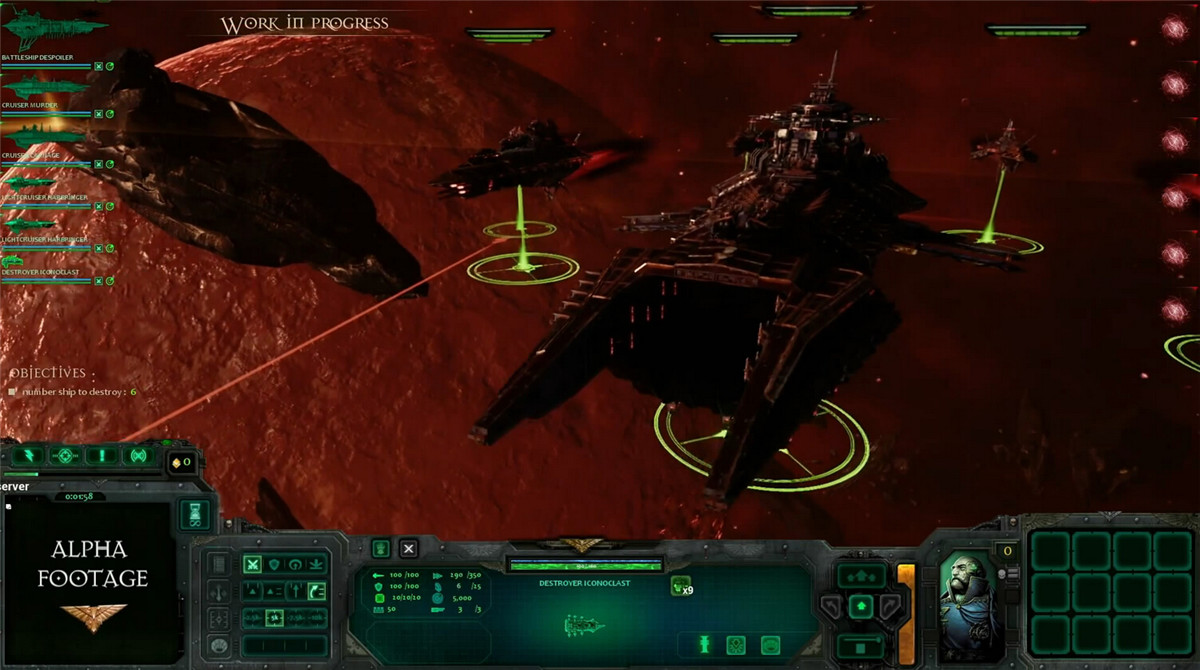Click the x9 squadron icon

pyautogui.click(x=681, y=586)
